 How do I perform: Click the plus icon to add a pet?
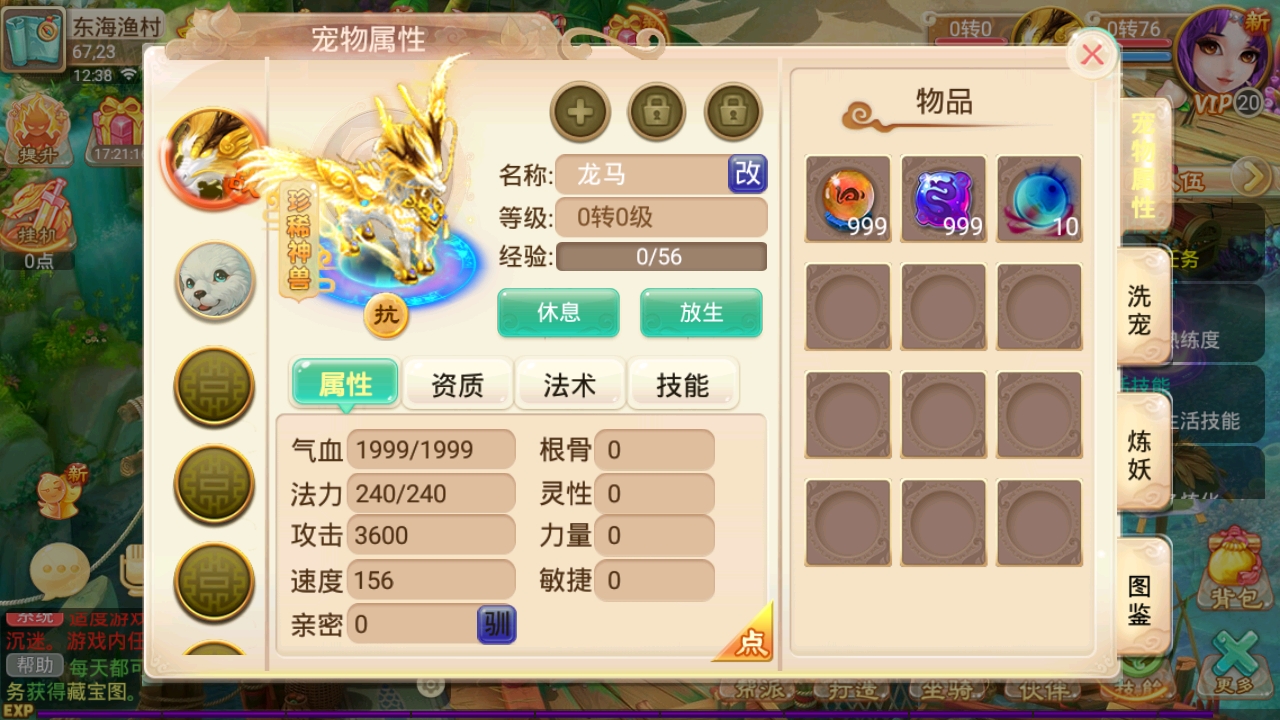[580, 112]
